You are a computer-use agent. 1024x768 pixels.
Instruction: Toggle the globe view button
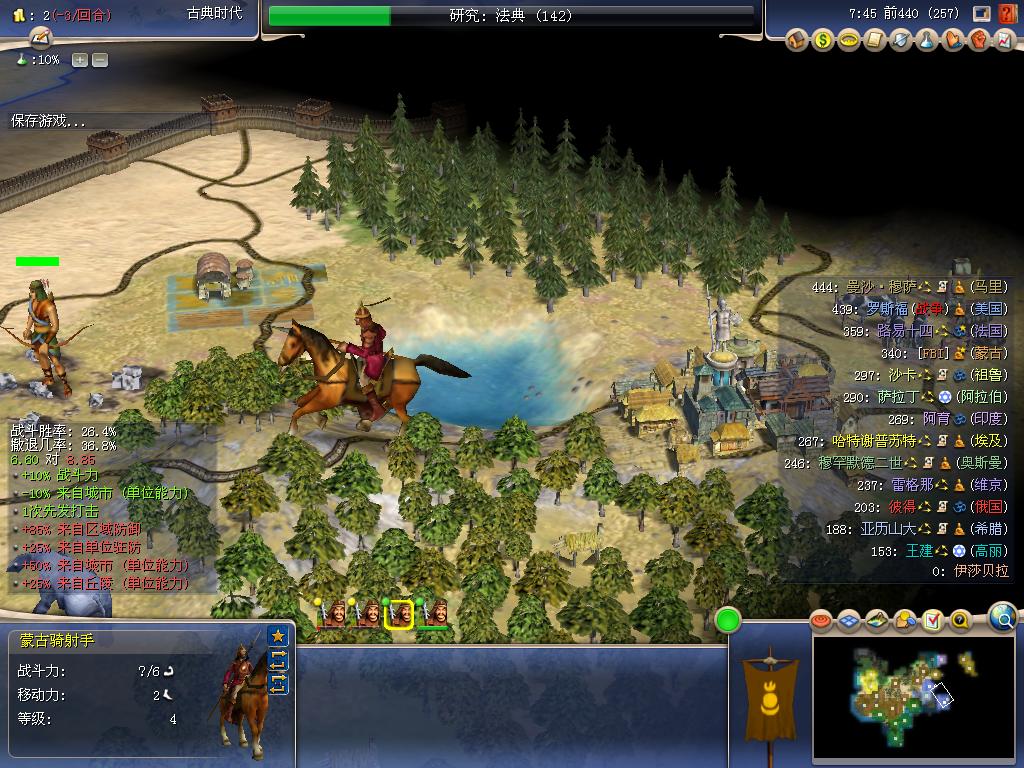(1003, 617)
